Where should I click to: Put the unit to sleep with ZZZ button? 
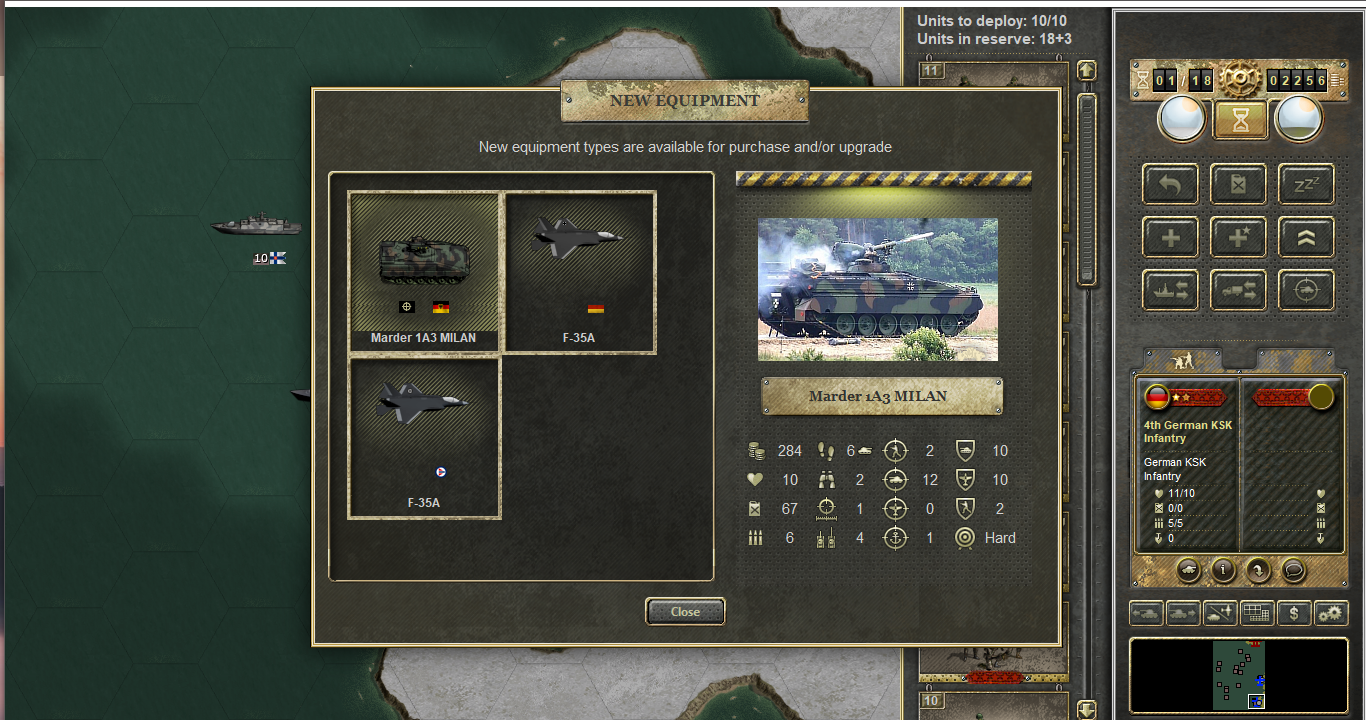(1306, 184)
